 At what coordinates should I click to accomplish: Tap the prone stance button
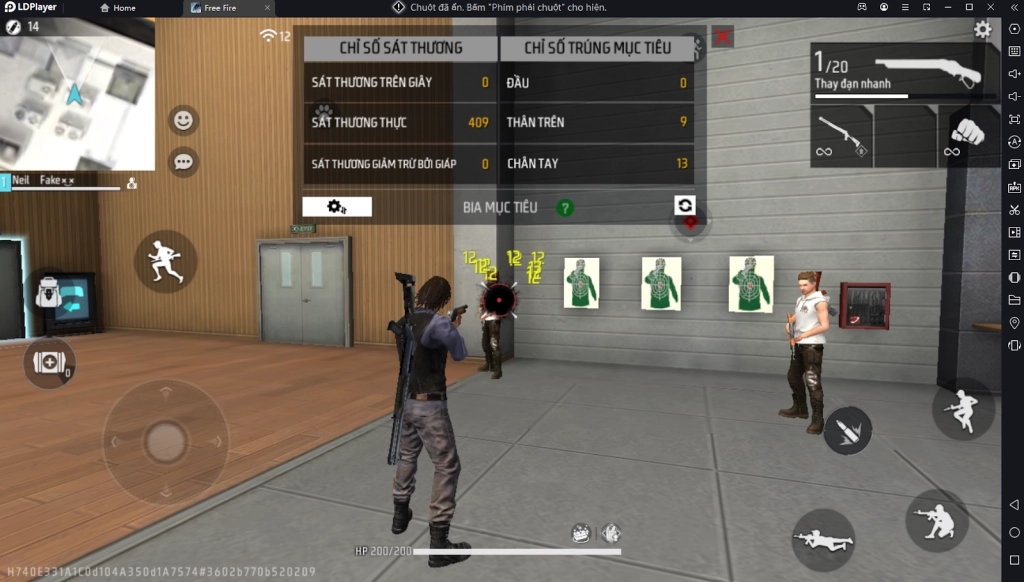click(x=823, y=540)
